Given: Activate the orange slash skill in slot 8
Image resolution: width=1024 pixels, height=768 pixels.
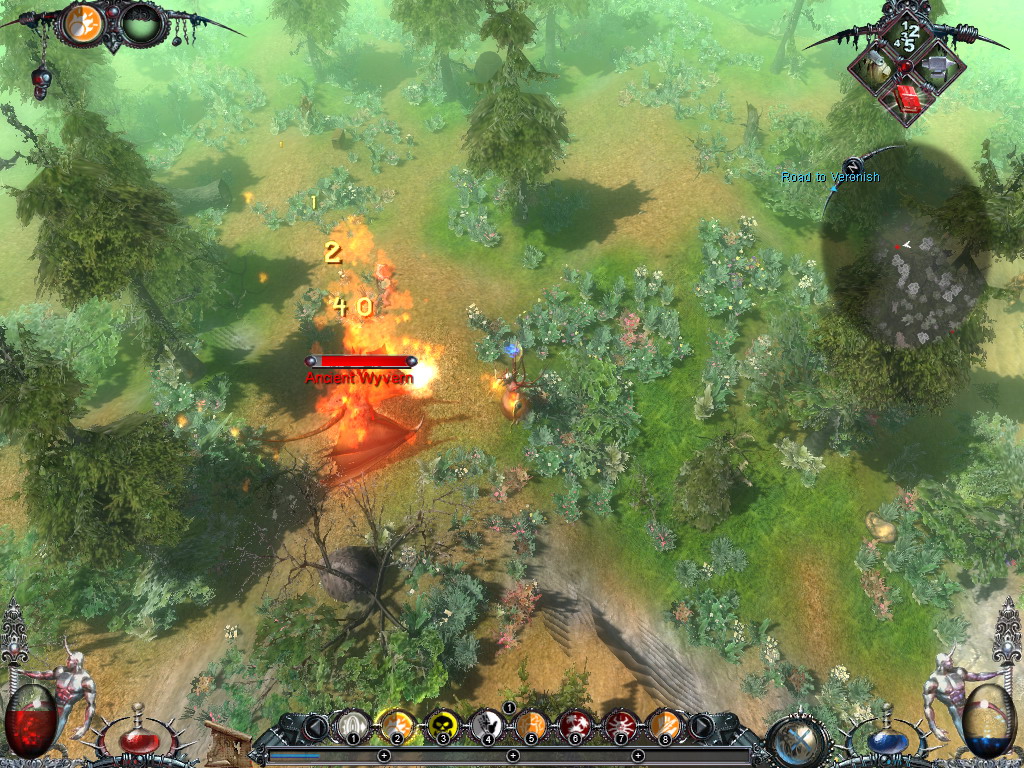Looking at the screenshot, I should point(663,724).
